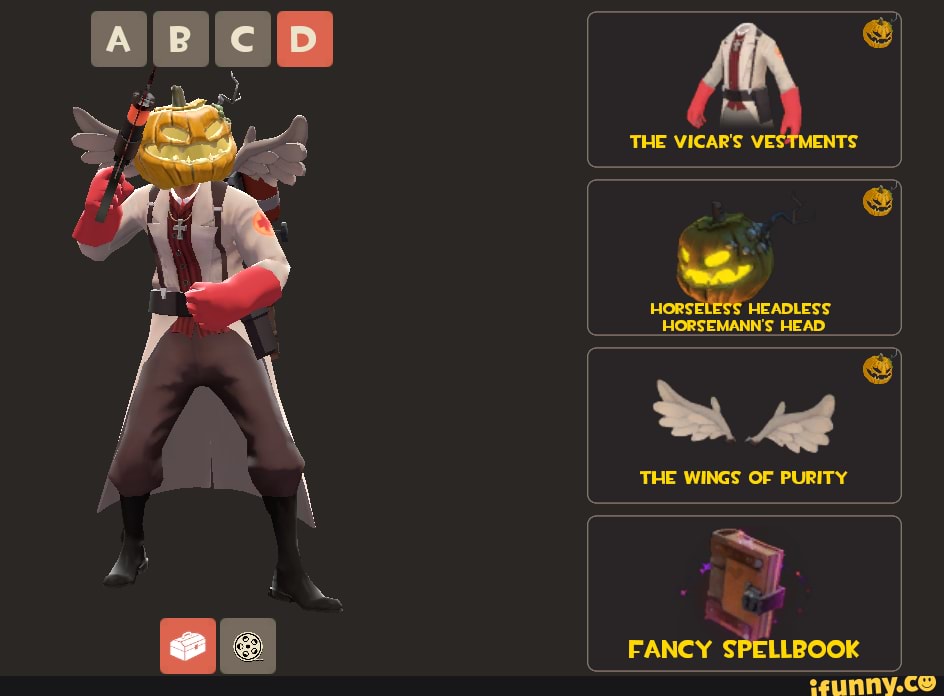
Task: Click the highlighted loadout preset D
Action: [x=304, y=39]
